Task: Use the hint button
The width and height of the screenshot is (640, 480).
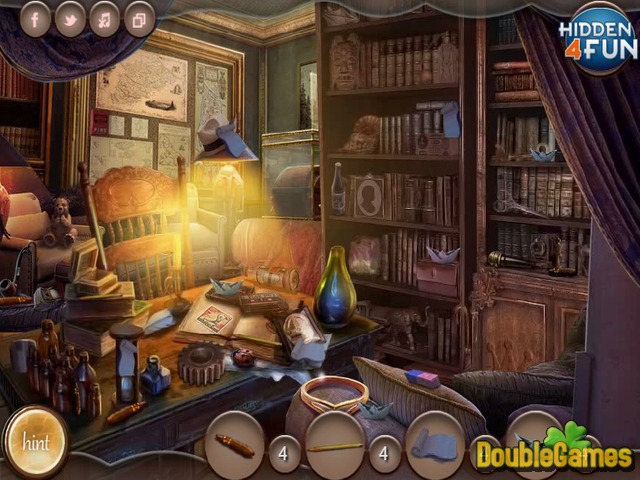Action: pos(35,442)
